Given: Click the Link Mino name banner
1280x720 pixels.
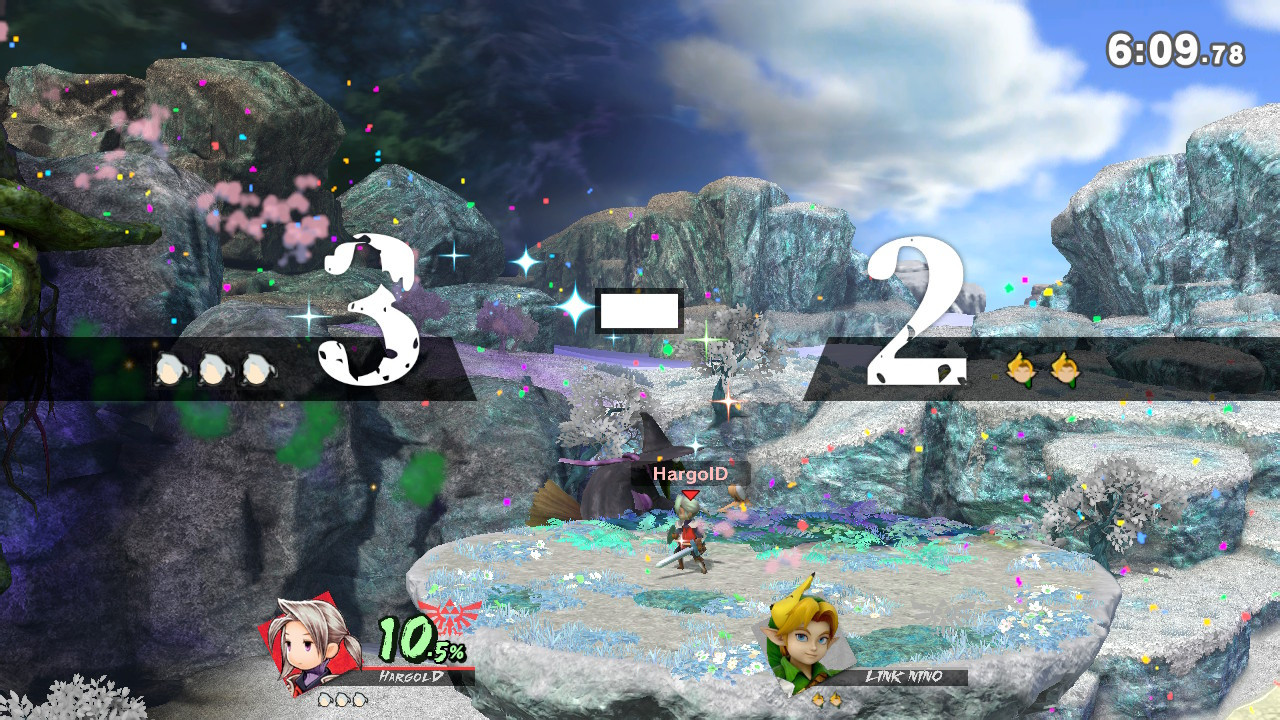Looking at the screenshot, I should pyautogui.click(x=904, y=676).
